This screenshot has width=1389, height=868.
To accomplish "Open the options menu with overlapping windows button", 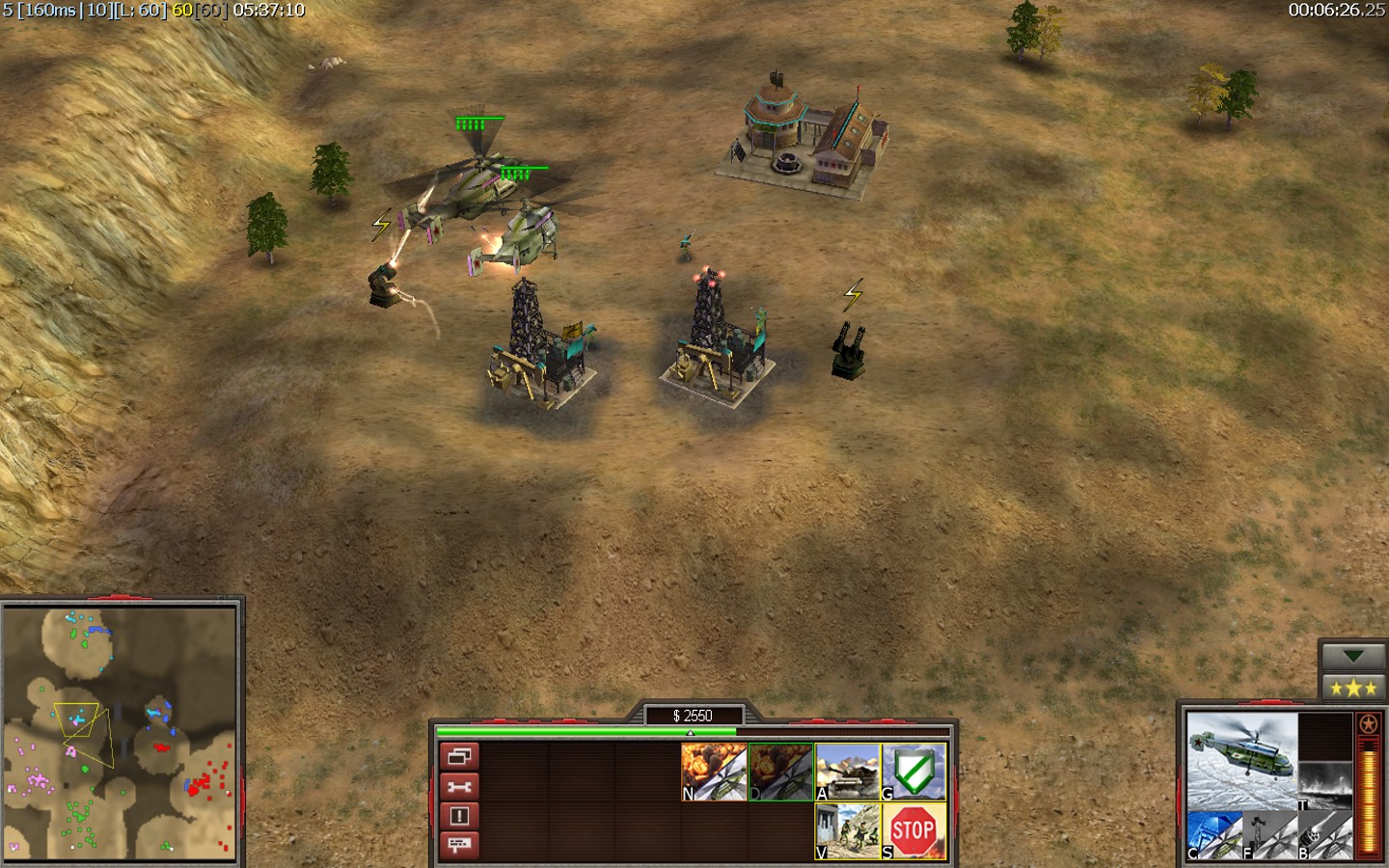I will click(459, 756).
